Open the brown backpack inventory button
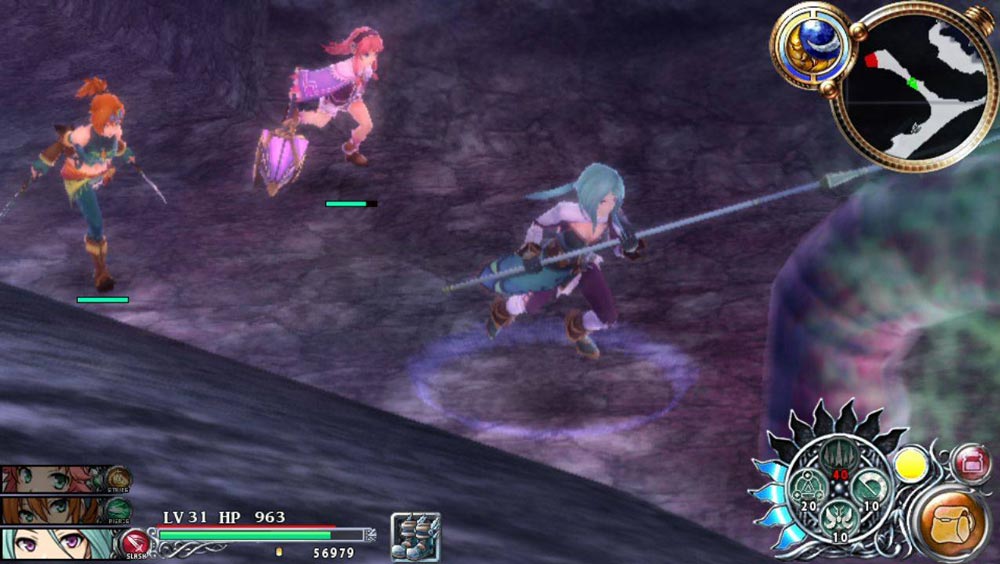The width and height of the screenshot is (1000, 564). tap(952, 525)
